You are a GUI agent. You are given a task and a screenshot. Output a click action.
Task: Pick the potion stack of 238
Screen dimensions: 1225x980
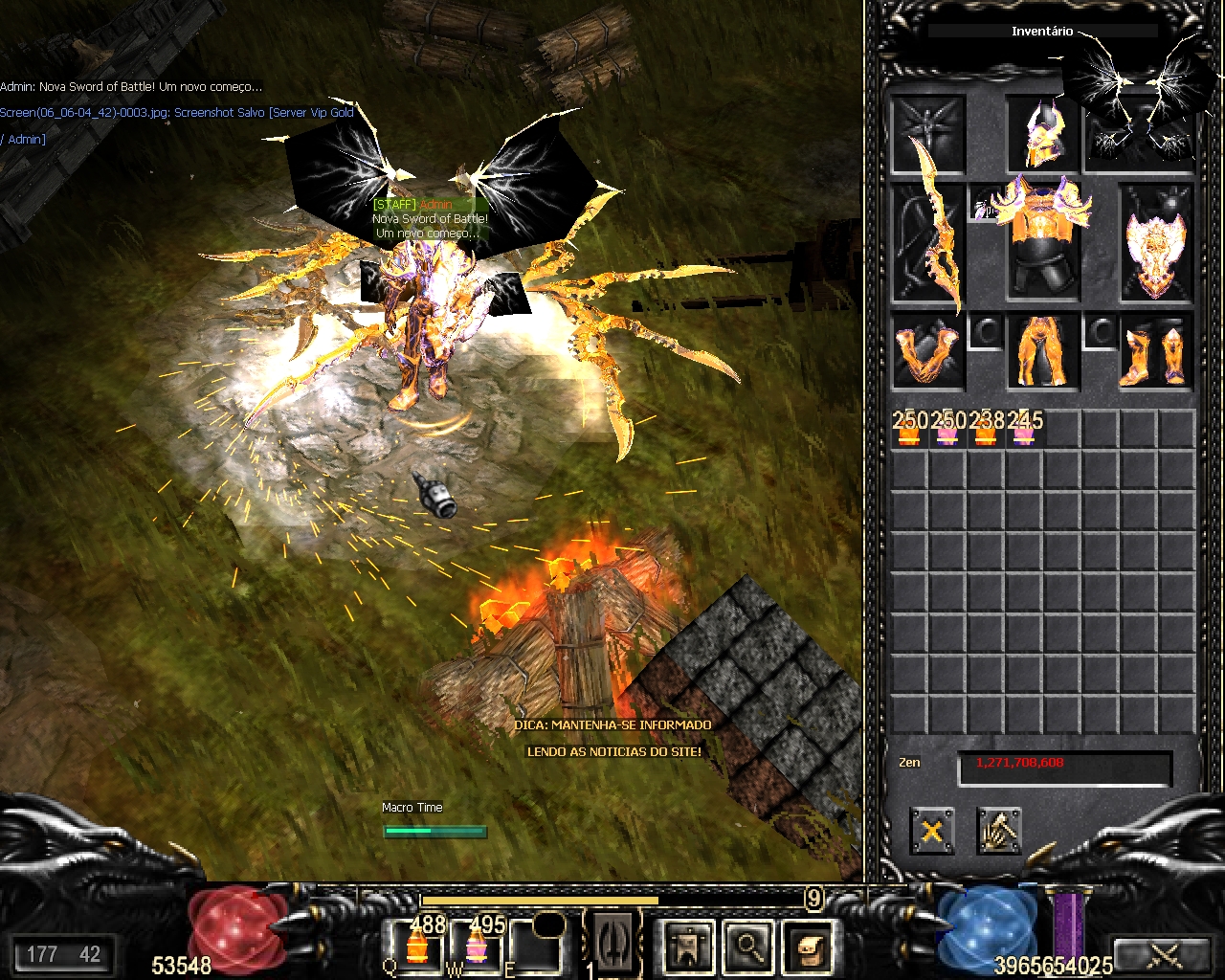pyautogui.click(x=986, y=430)
